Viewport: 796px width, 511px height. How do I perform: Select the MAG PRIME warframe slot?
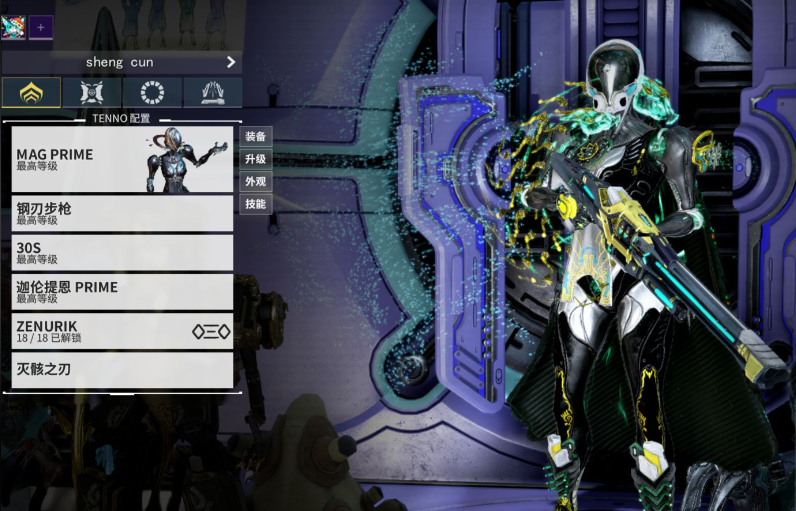[122, 160]
